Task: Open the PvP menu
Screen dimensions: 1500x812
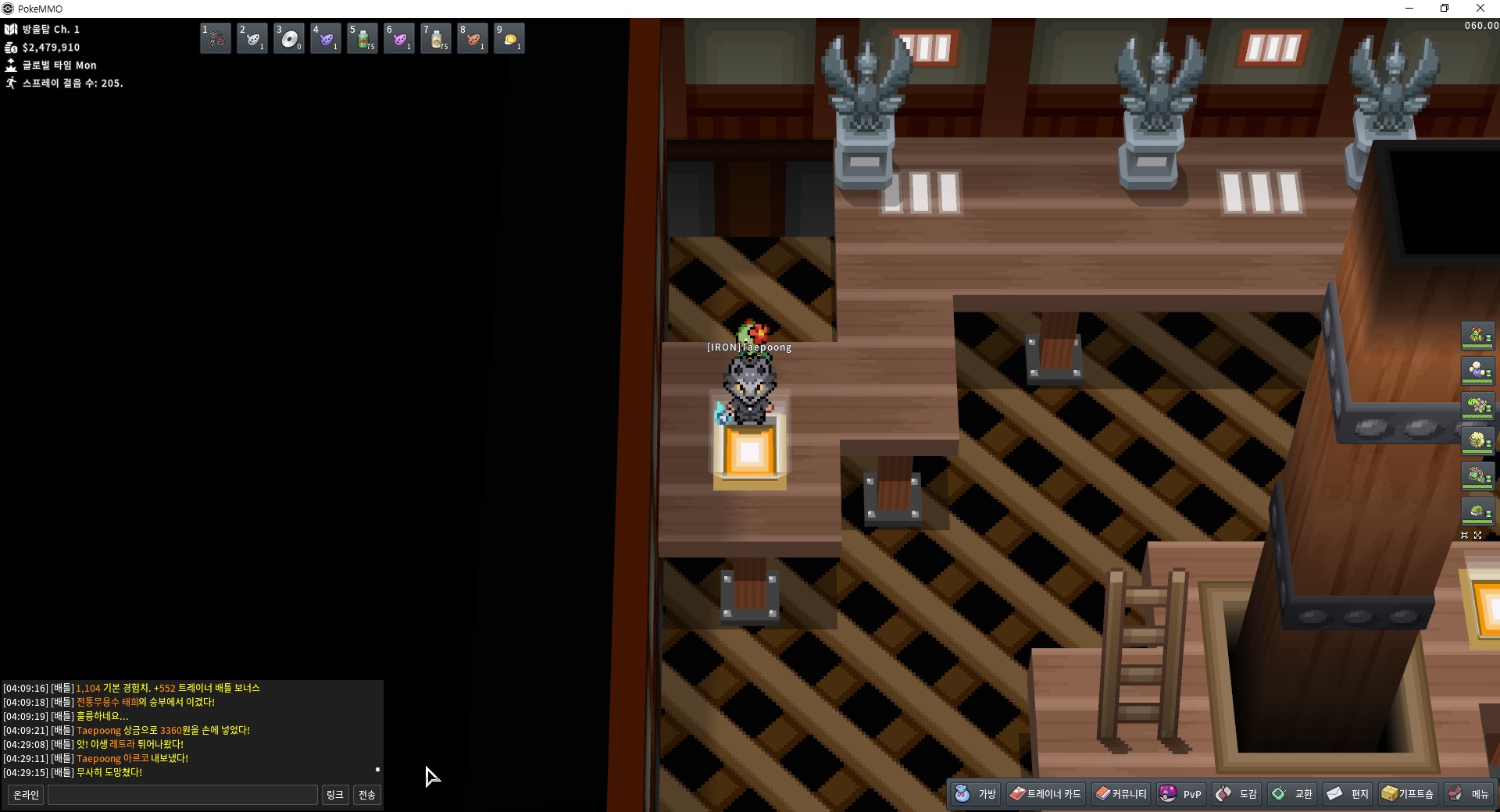Action: (1180, 794)
